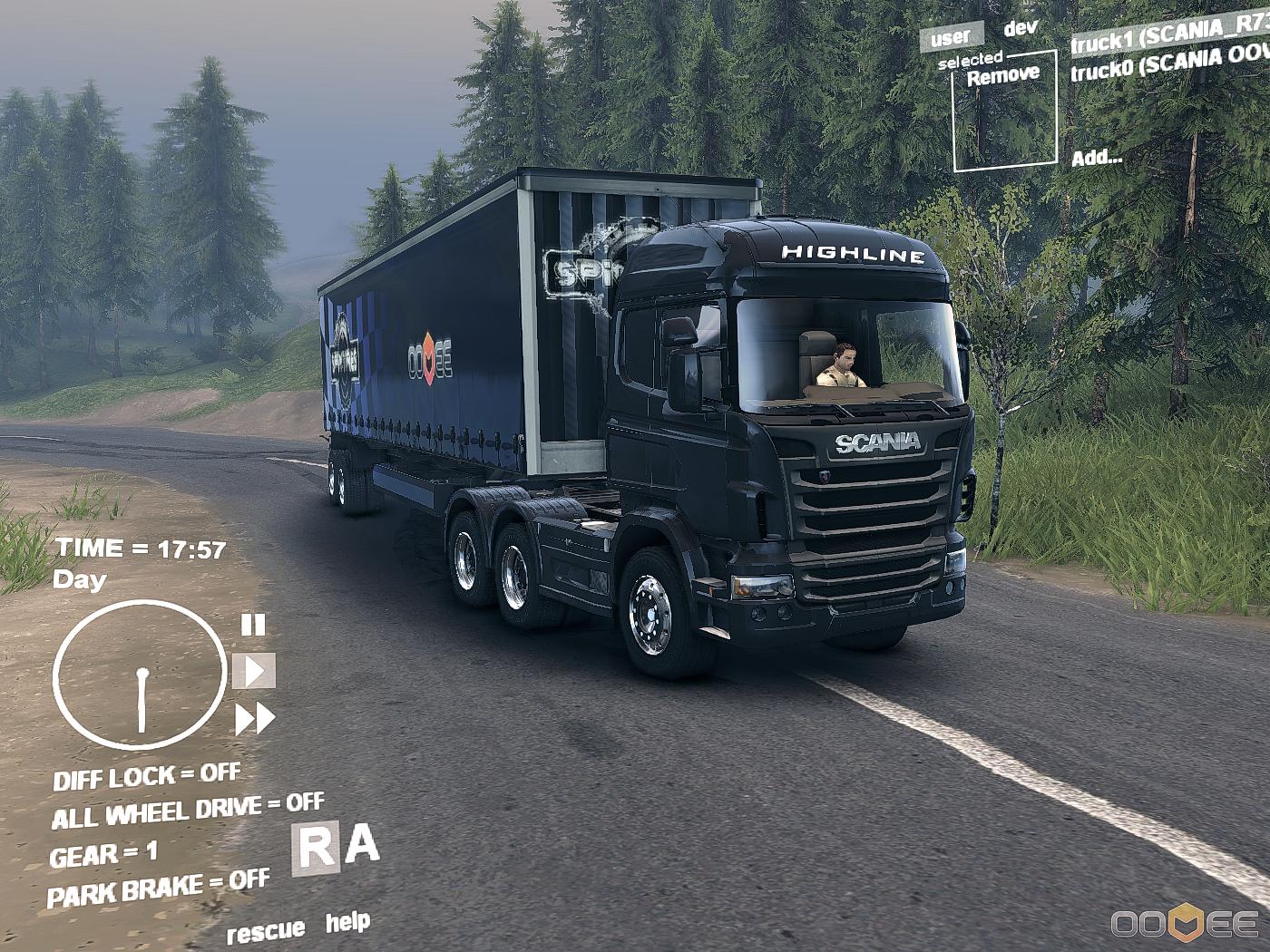Screen dimensions: 1270x952
Task: Select the R reverse gear box
Action: pos(315,849)
